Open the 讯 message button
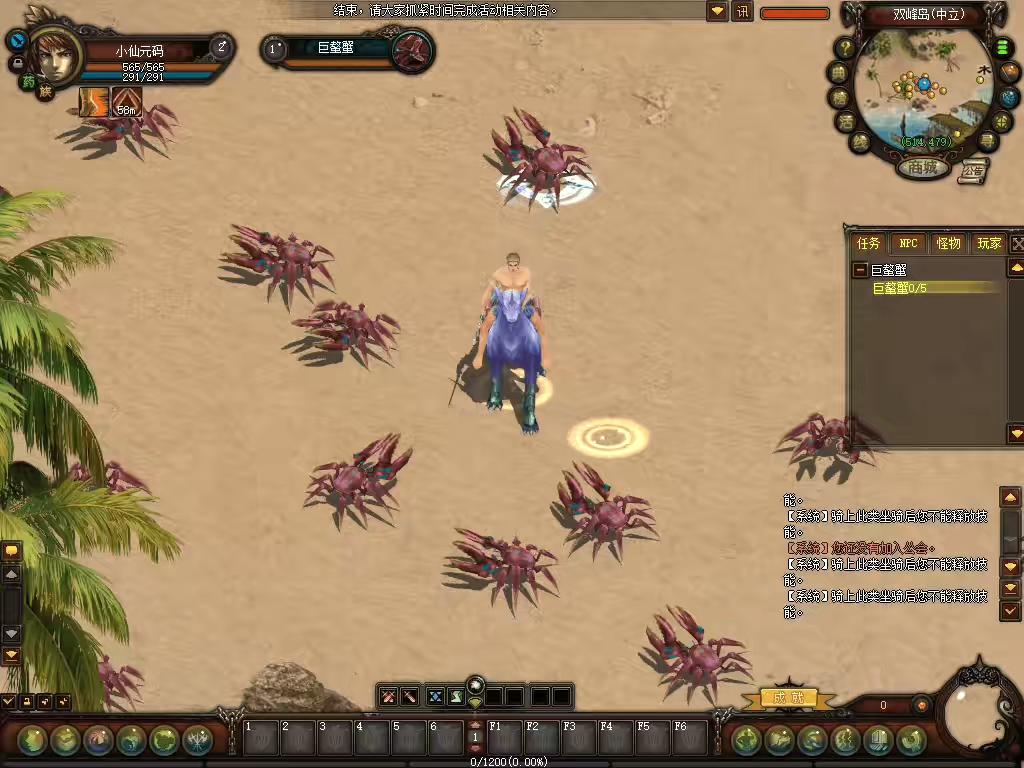1024x768 pixels. (742, 12)
